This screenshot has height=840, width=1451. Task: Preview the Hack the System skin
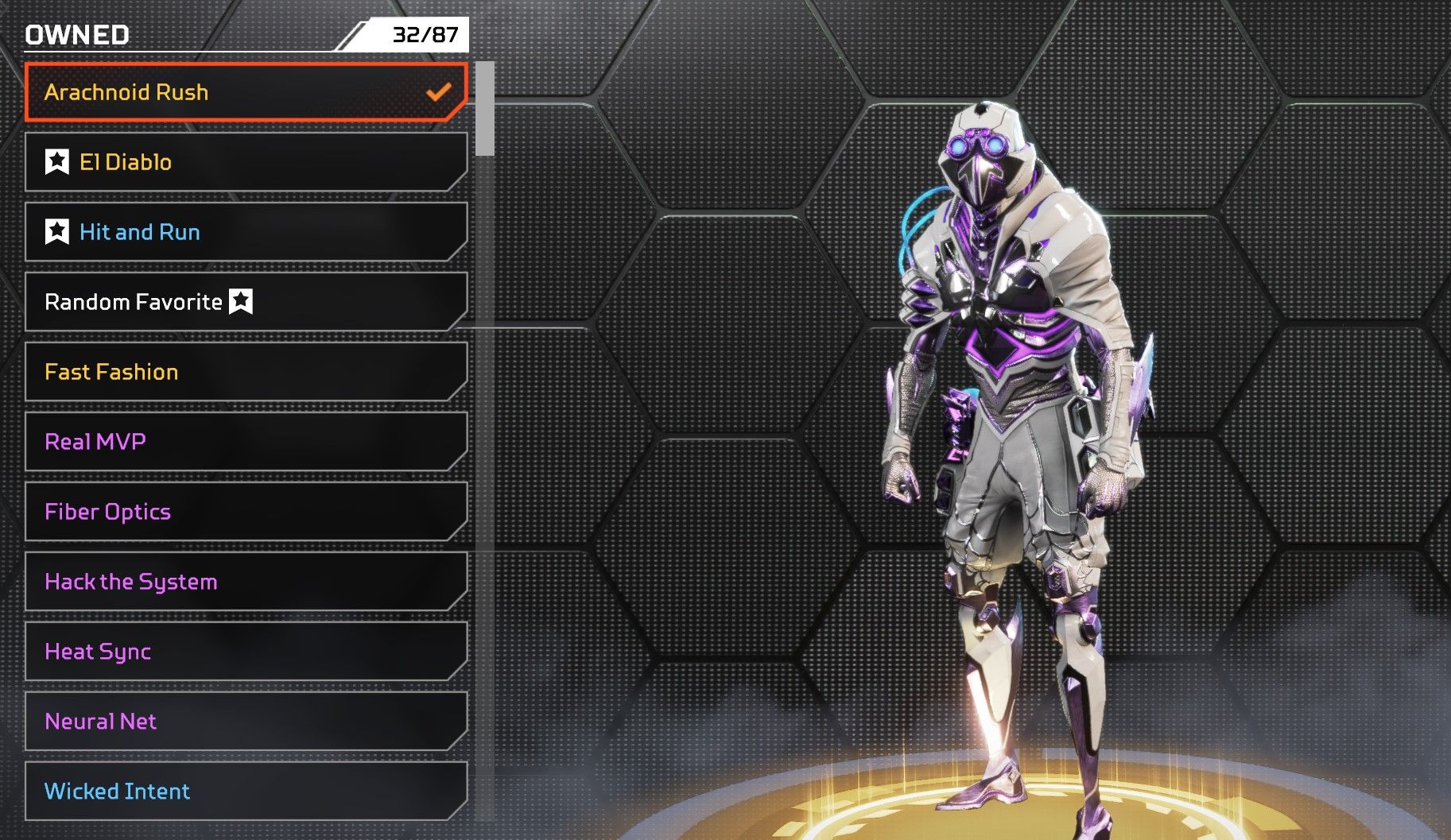pos(245,582)
